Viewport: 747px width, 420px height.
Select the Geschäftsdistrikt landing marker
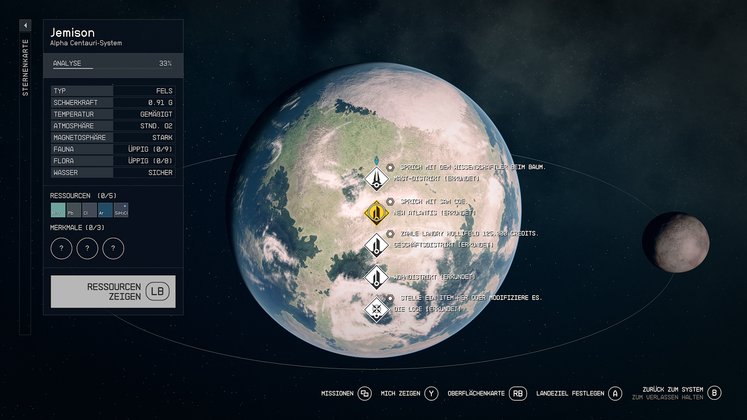pos(376,244)
